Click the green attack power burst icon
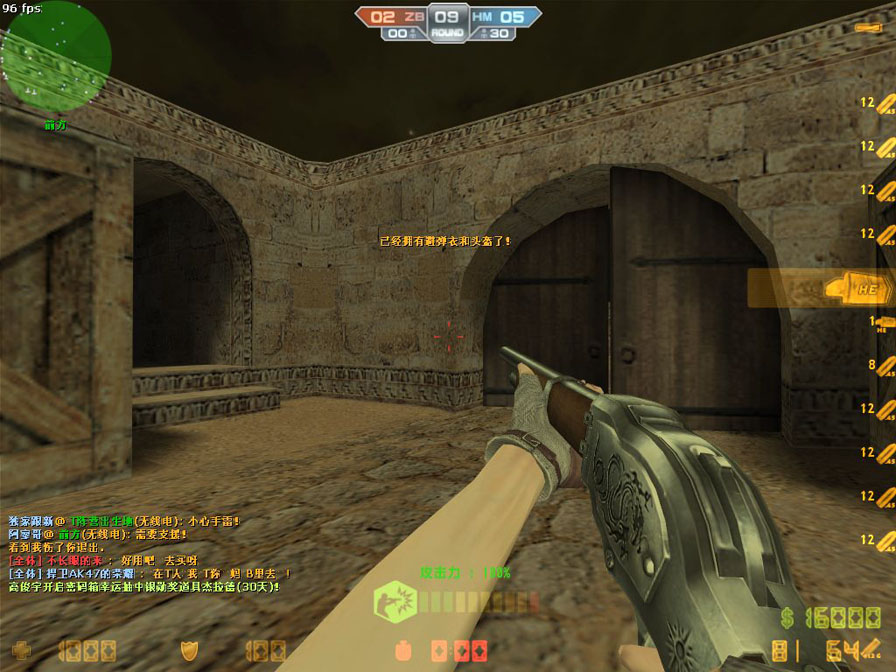 coord(389,602)
